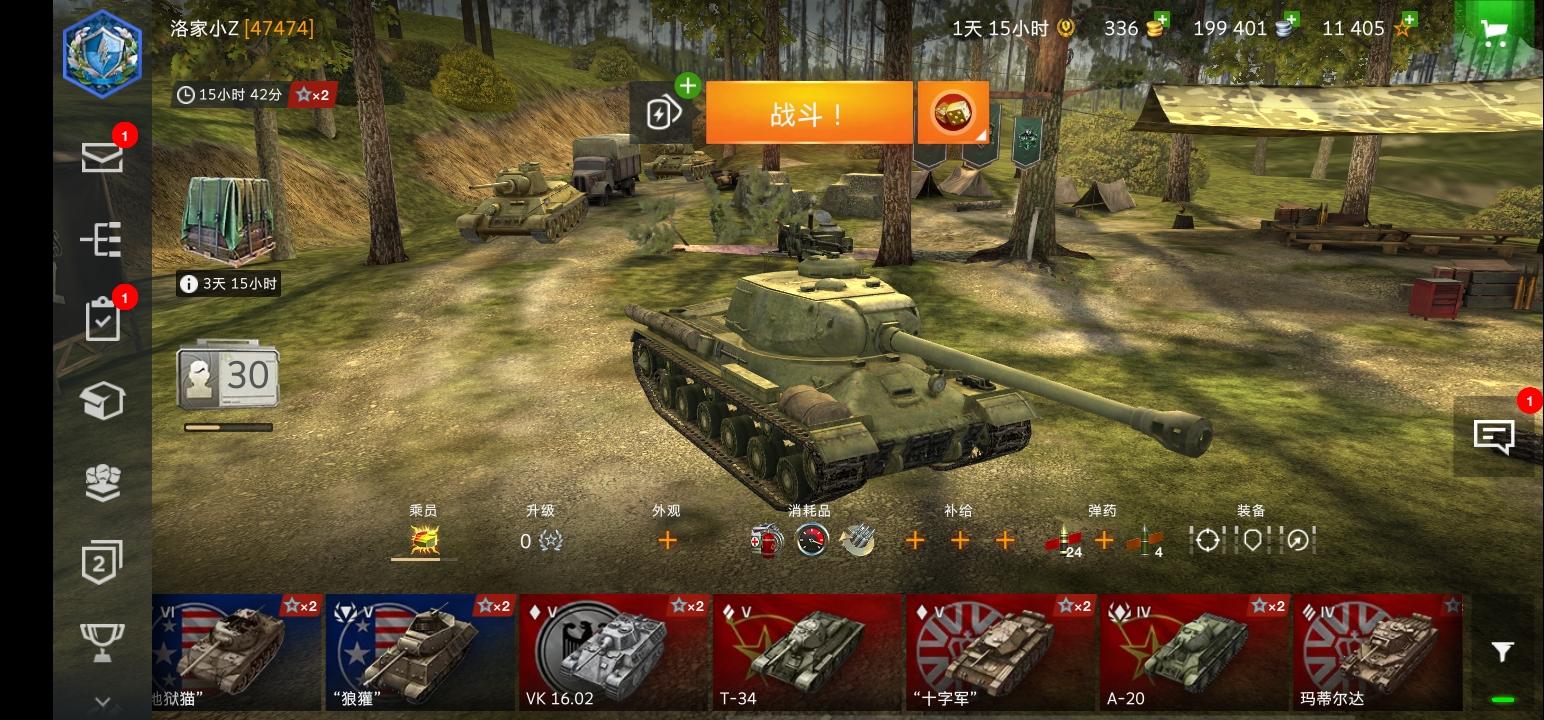
Task: Collapse the sidebar with the bottom chevron
Action: point(103,700)
